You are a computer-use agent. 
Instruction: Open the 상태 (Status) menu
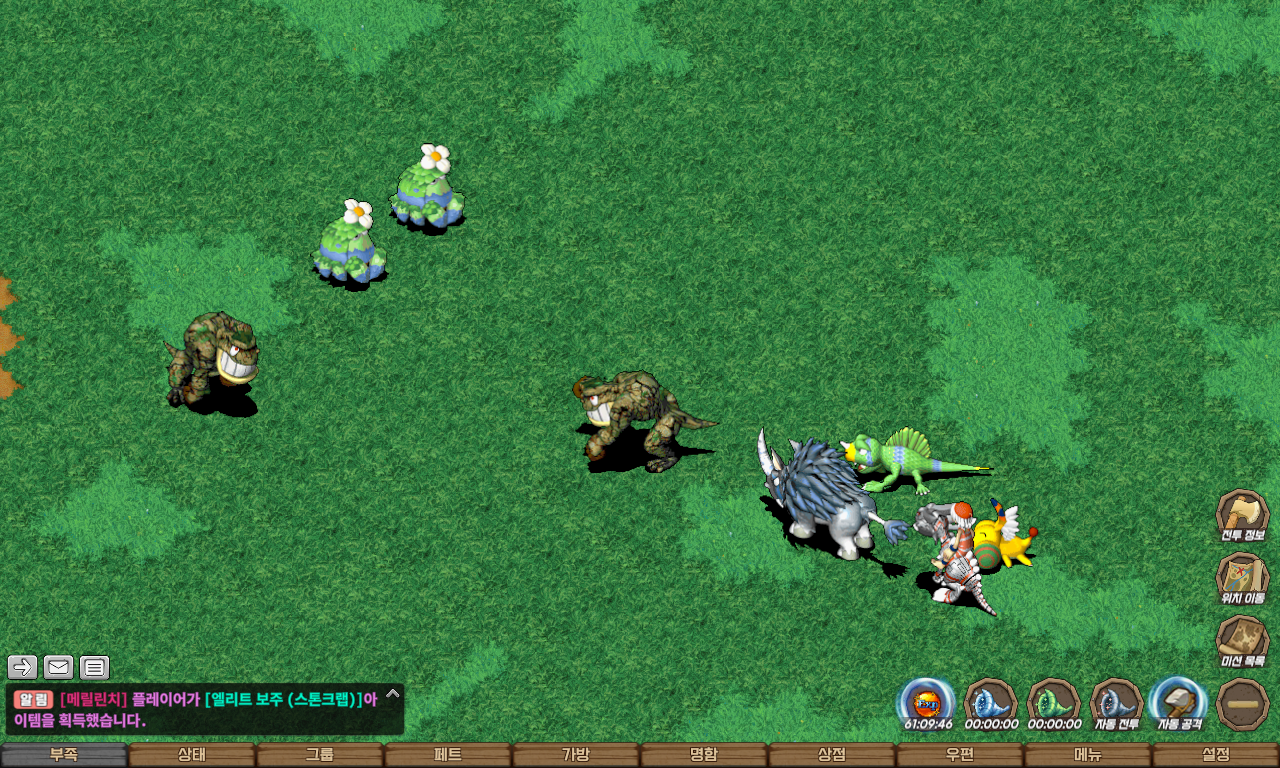tap(192, 755)
